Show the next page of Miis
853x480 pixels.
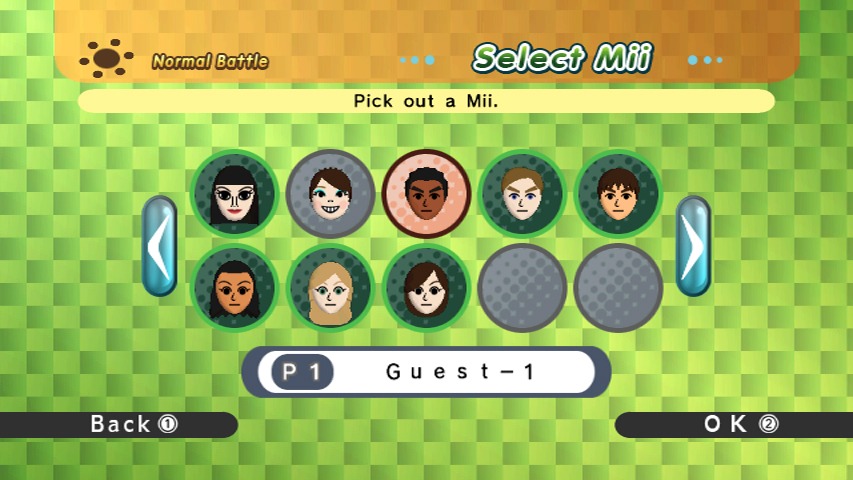[693, 246]
